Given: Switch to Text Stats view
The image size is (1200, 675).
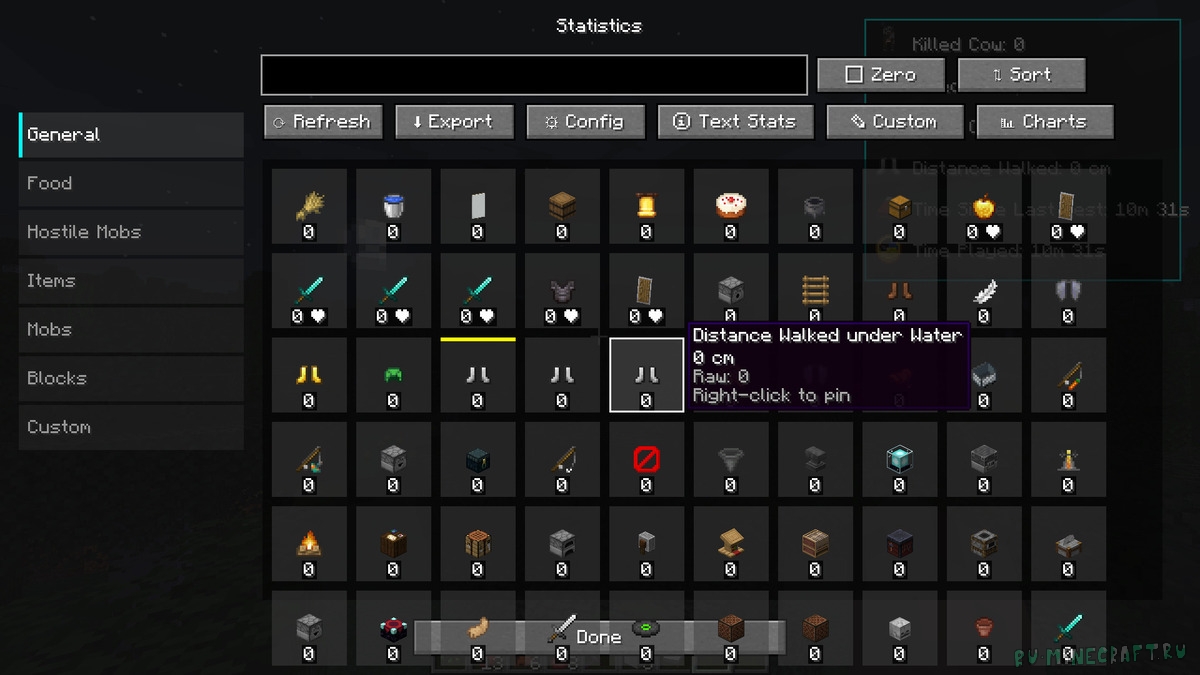Looking at the screenshot, I should point(735,122).
